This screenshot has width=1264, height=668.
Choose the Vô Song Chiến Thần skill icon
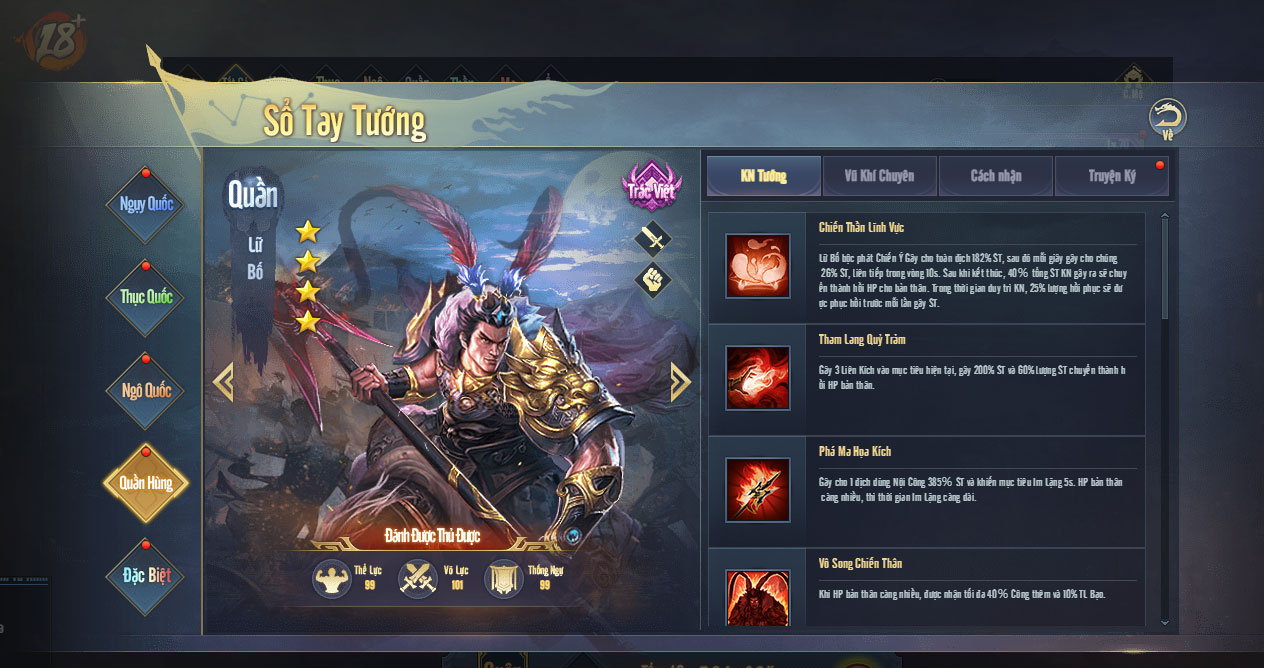click(758, 598)
